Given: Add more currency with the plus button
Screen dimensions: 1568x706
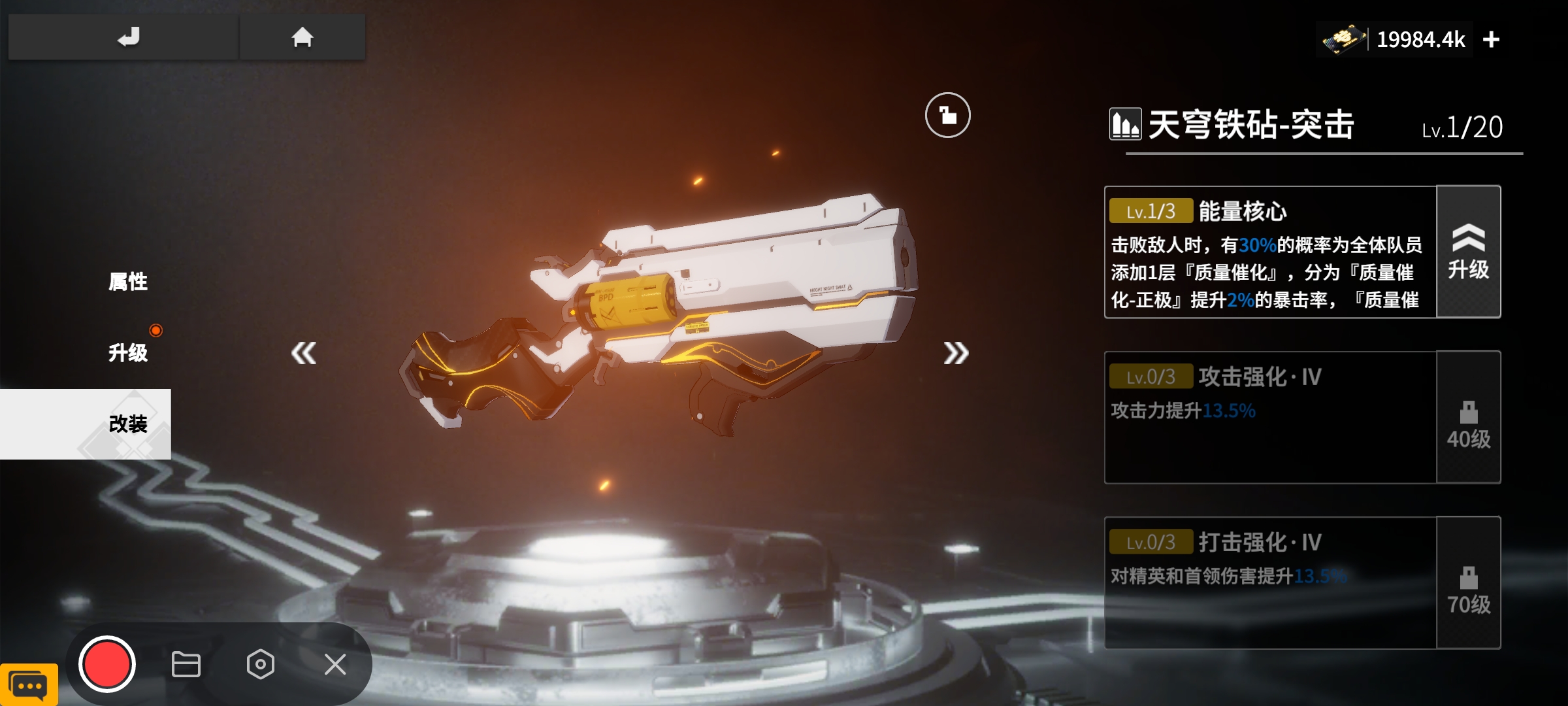Looking at the screenshot, I should point(1491,40).
